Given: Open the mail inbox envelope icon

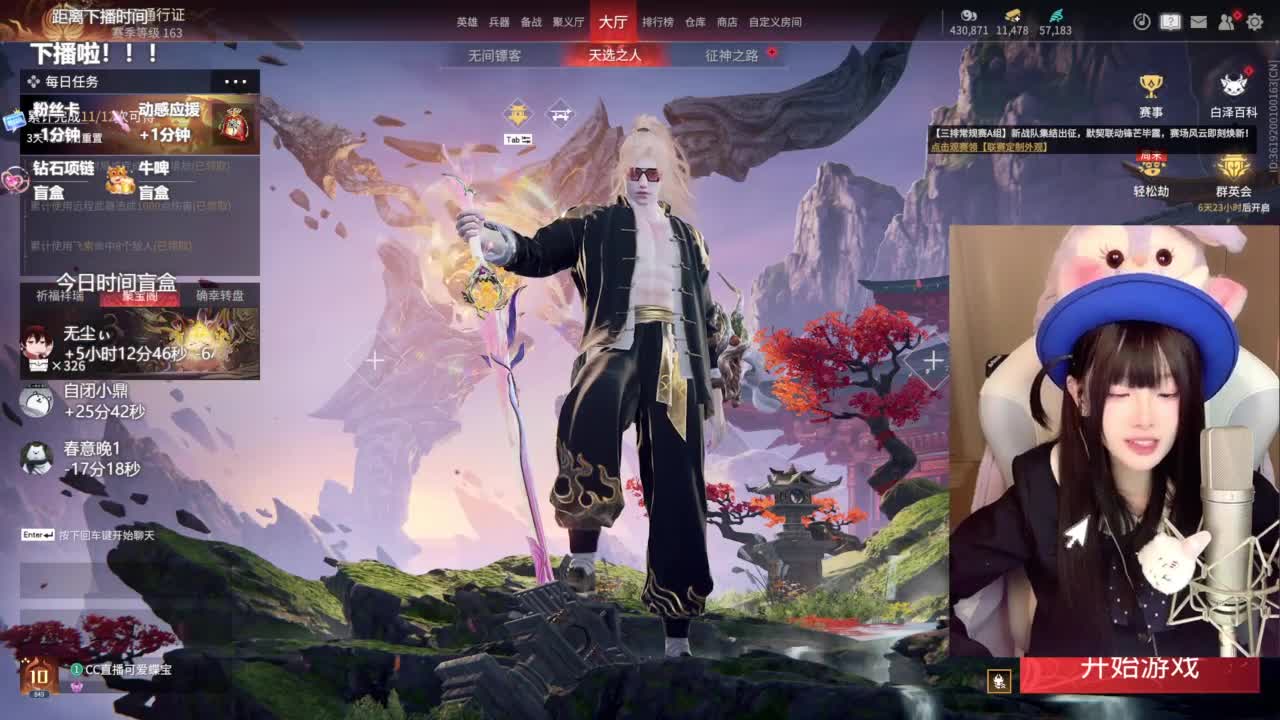Looking at the screenshot, I should pos(1199,20).
